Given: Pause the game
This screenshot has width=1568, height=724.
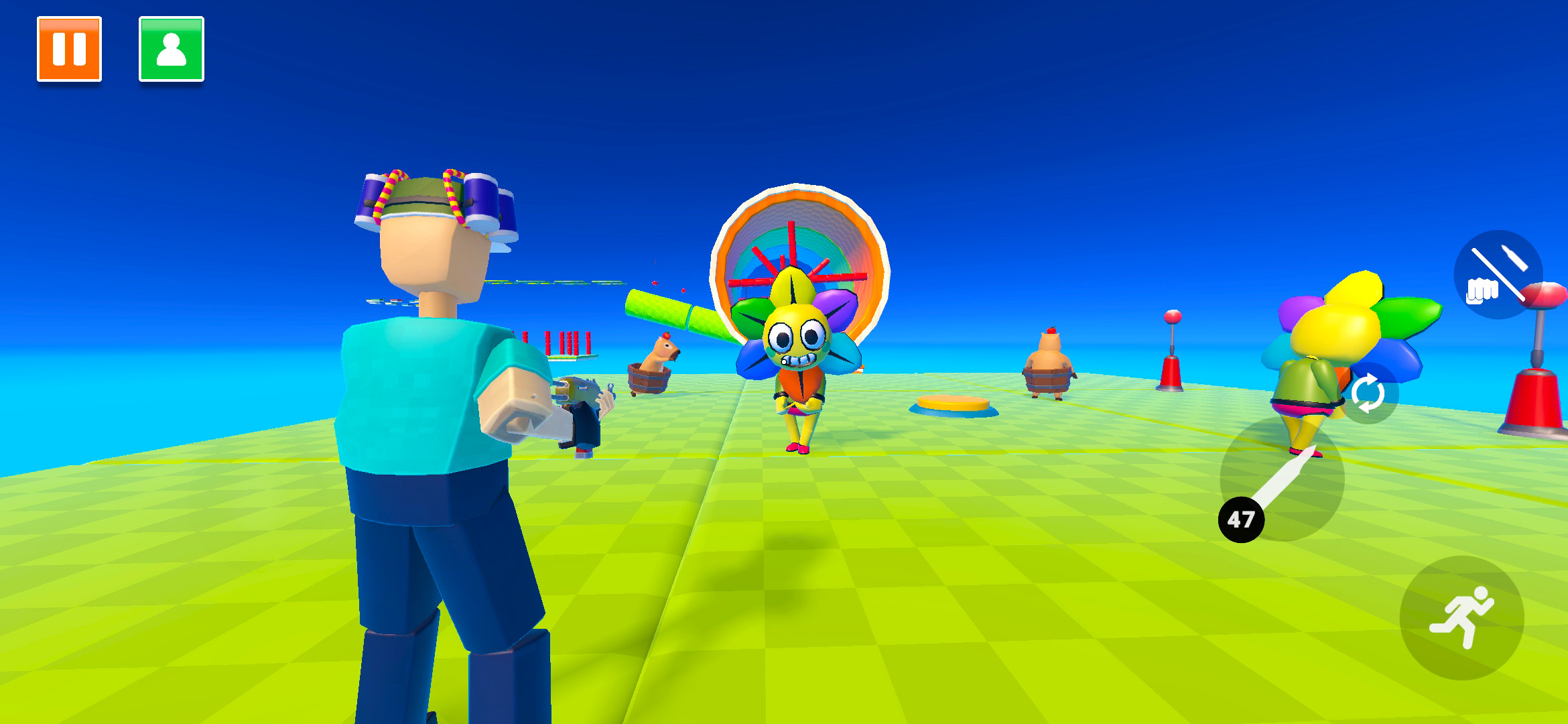Looking at the screenshot, I should coord(69,48).
